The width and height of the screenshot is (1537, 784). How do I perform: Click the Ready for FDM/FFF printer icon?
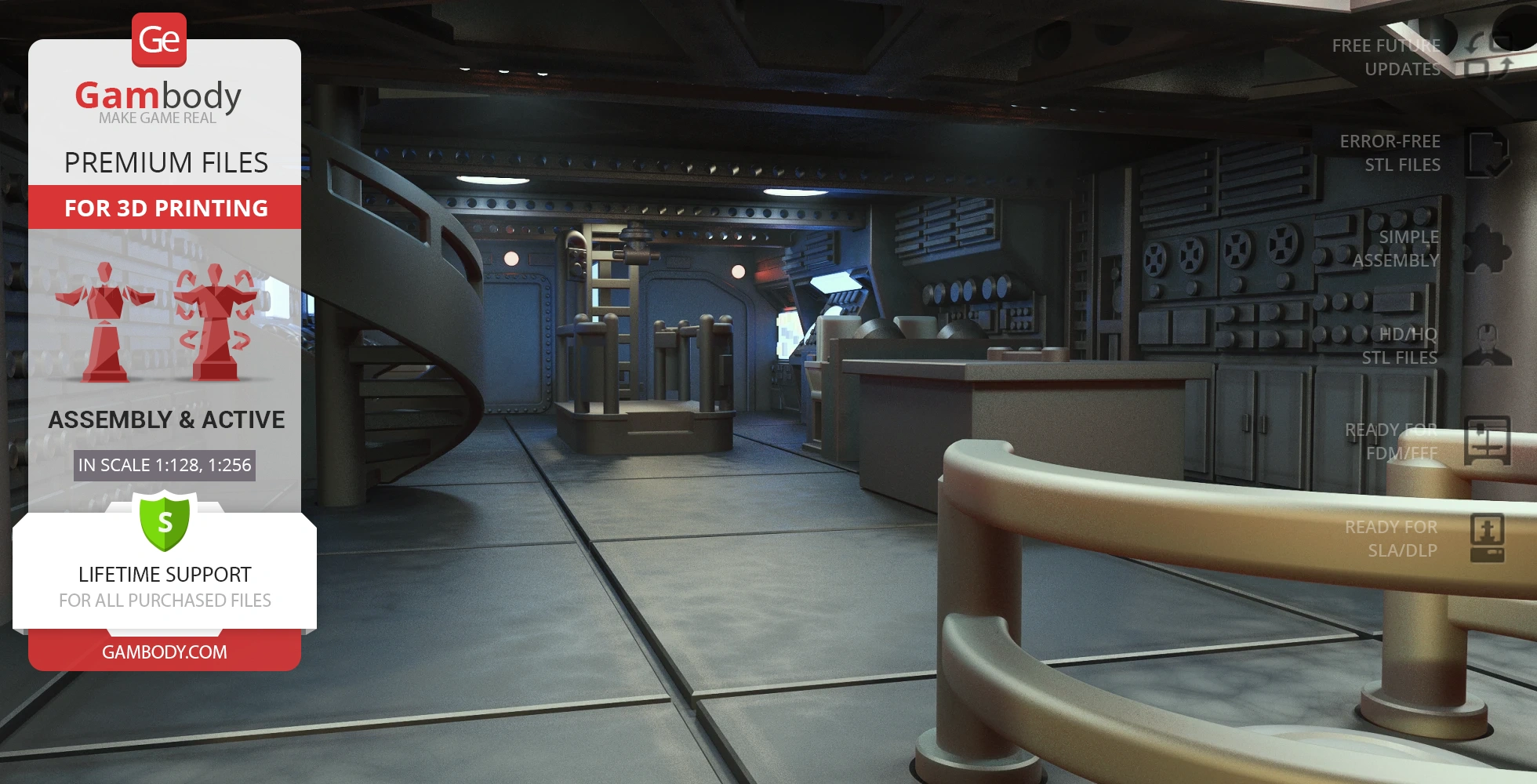tap(1486, 441)
